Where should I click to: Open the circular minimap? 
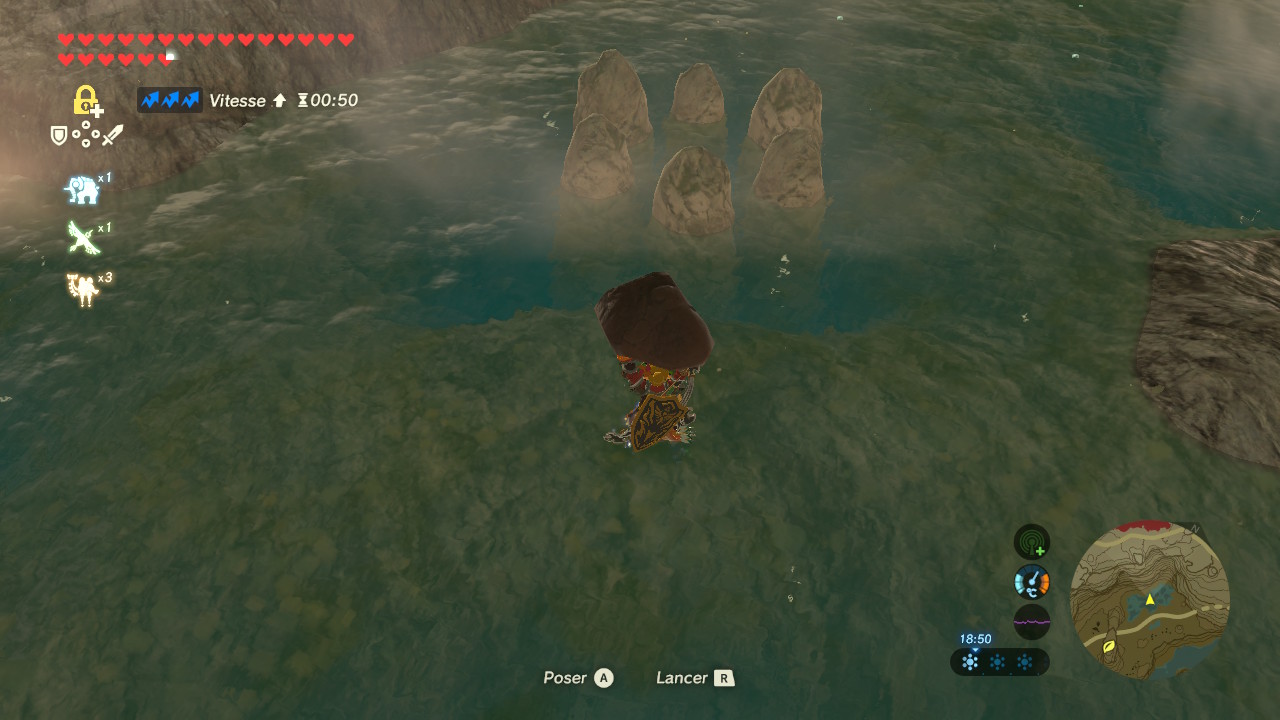1149,599
